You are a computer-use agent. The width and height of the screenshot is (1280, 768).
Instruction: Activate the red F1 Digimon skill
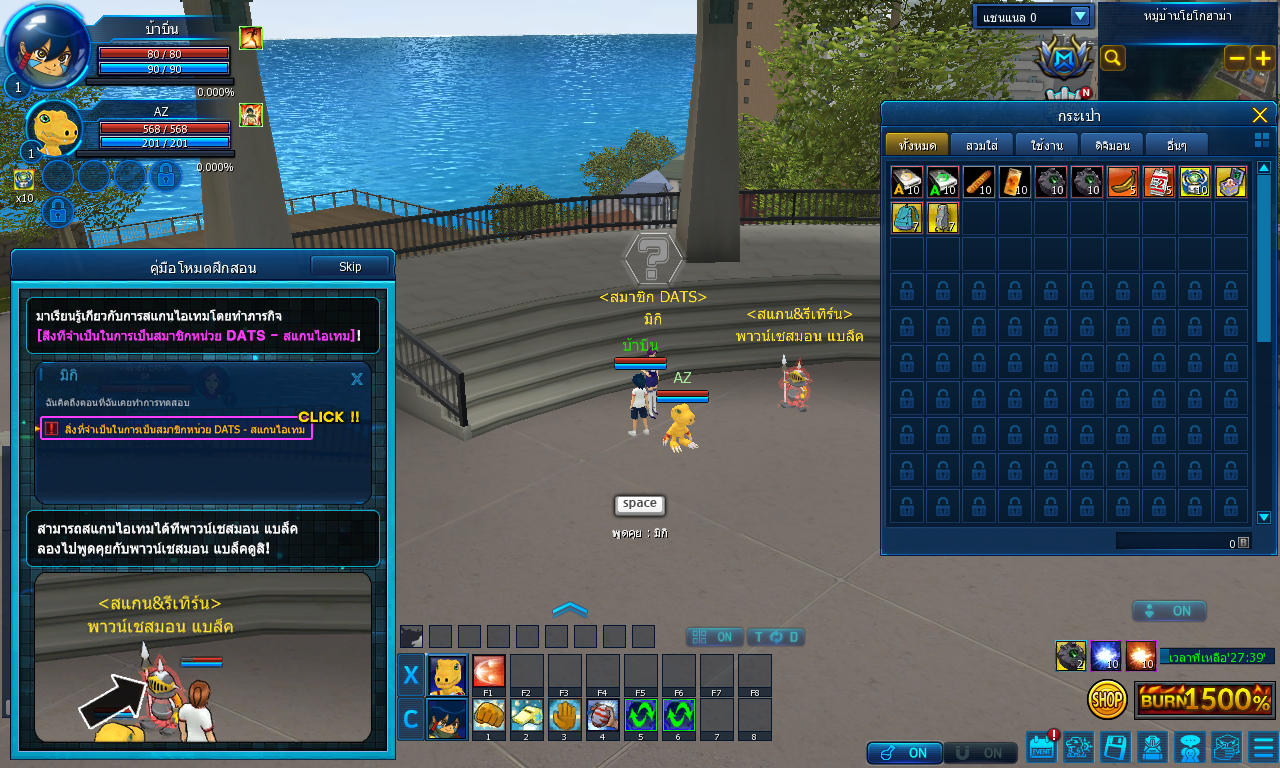pos(489,672)
